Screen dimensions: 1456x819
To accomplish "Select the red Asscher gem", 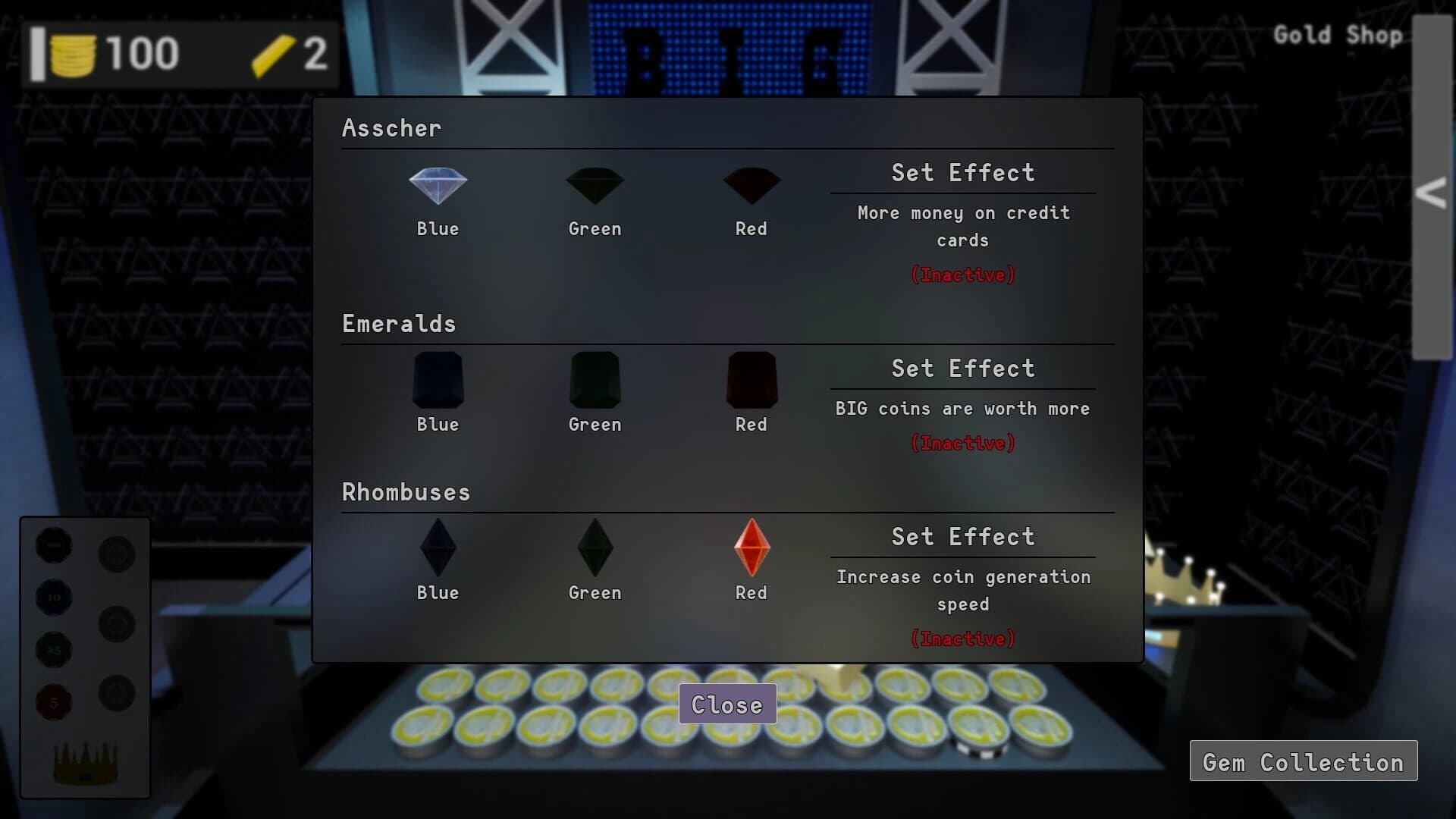I will (751, 184).
